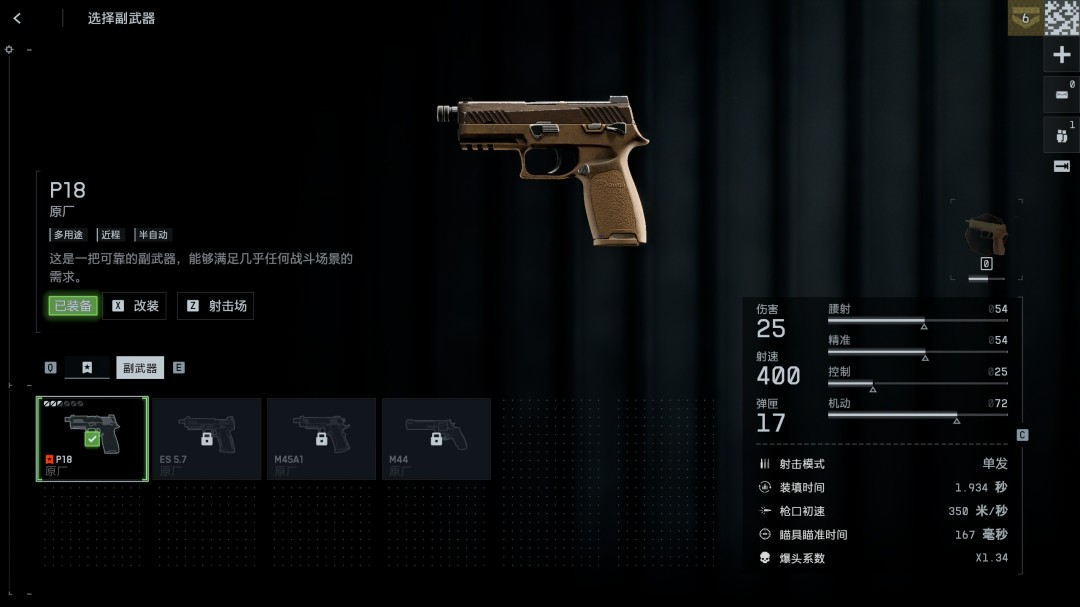This screenshot has height=607, width=1080.
Task: Open the rank 6 player badge
Action: coord(1025,18)
